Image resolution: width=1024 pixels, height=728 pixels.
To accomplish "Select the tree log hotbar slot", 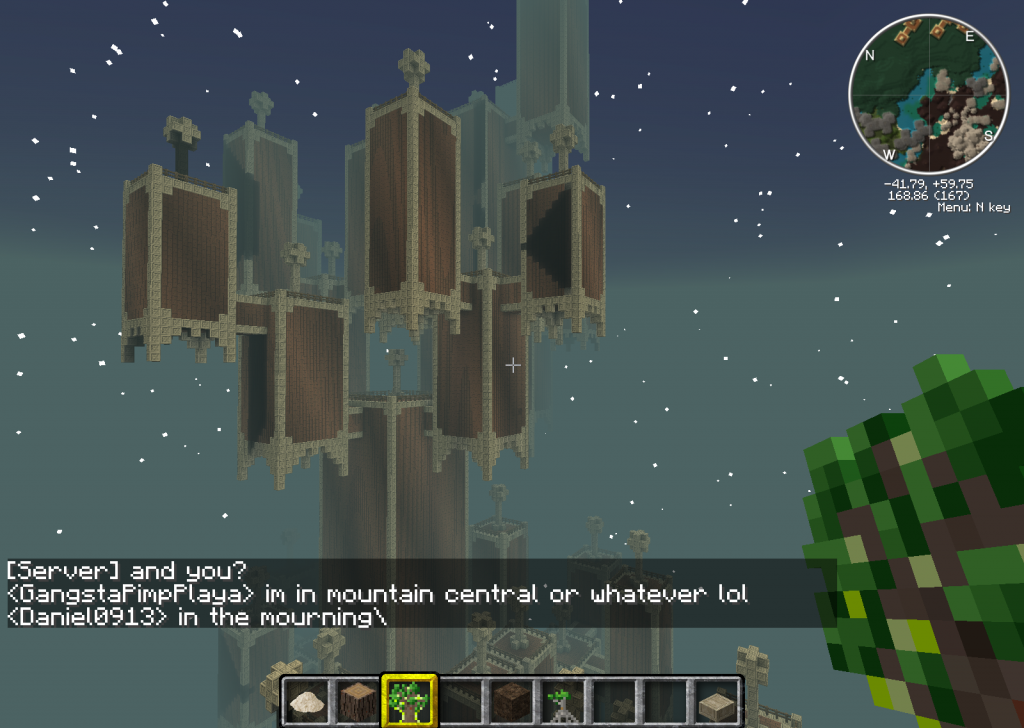I will (355, 699).
